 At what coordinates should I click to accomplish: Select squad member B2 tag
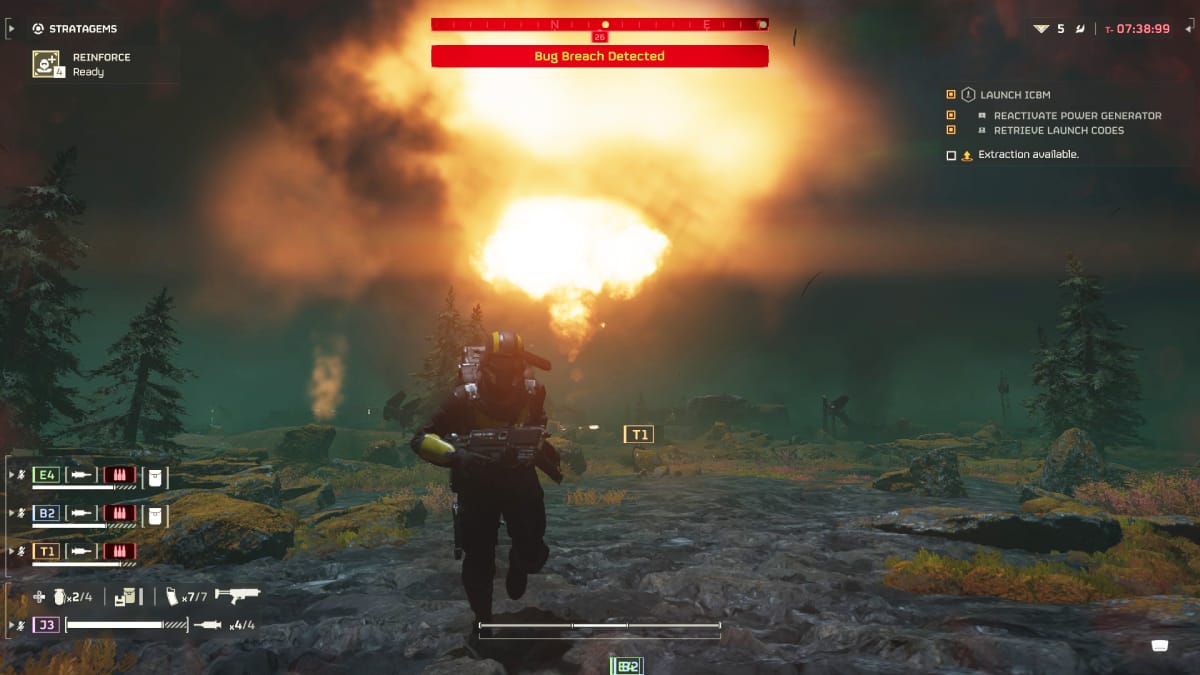pos(47,514)
